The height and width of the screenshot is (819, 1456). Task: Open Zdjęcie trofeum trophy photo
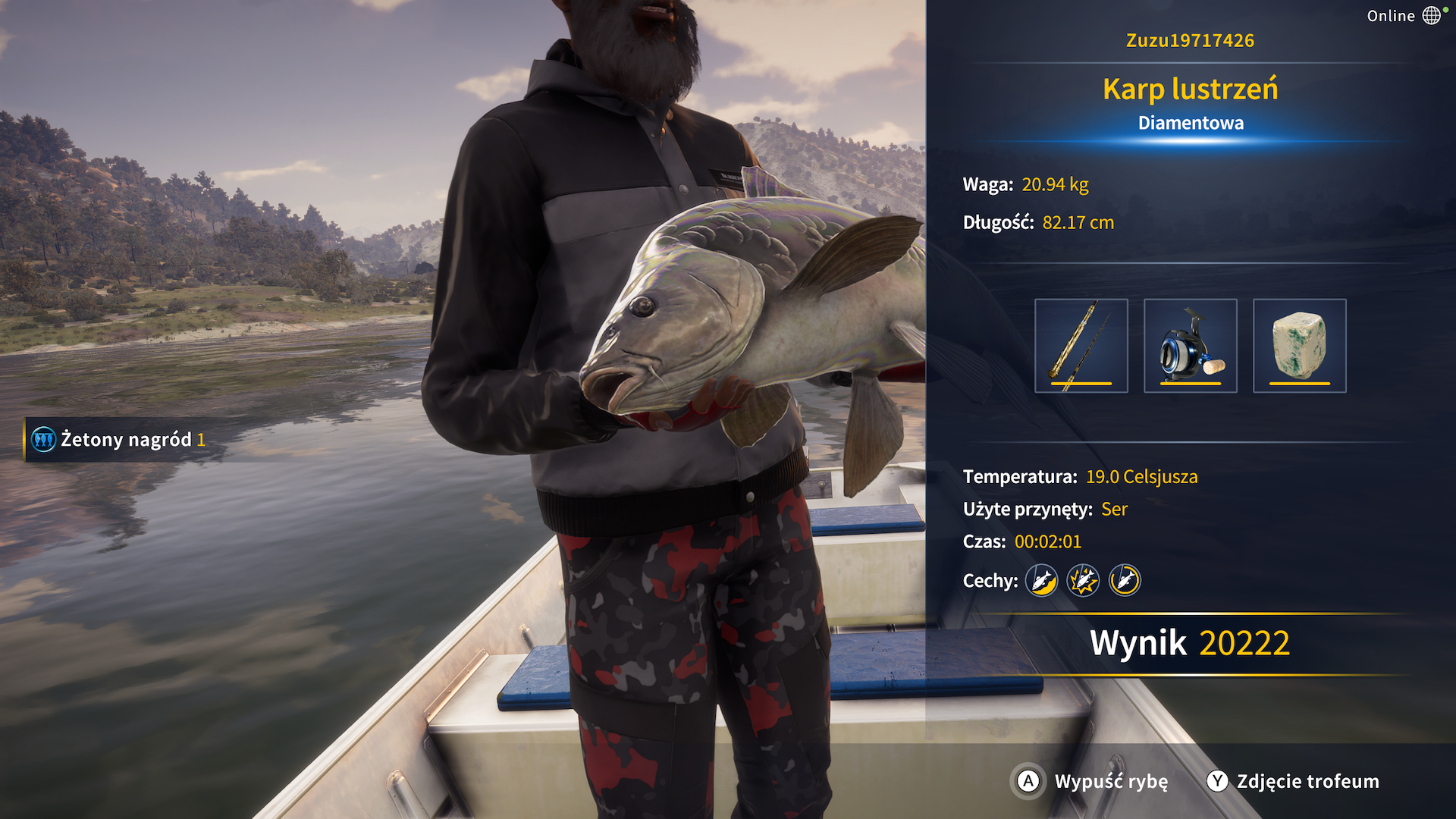coord(1293,781)
